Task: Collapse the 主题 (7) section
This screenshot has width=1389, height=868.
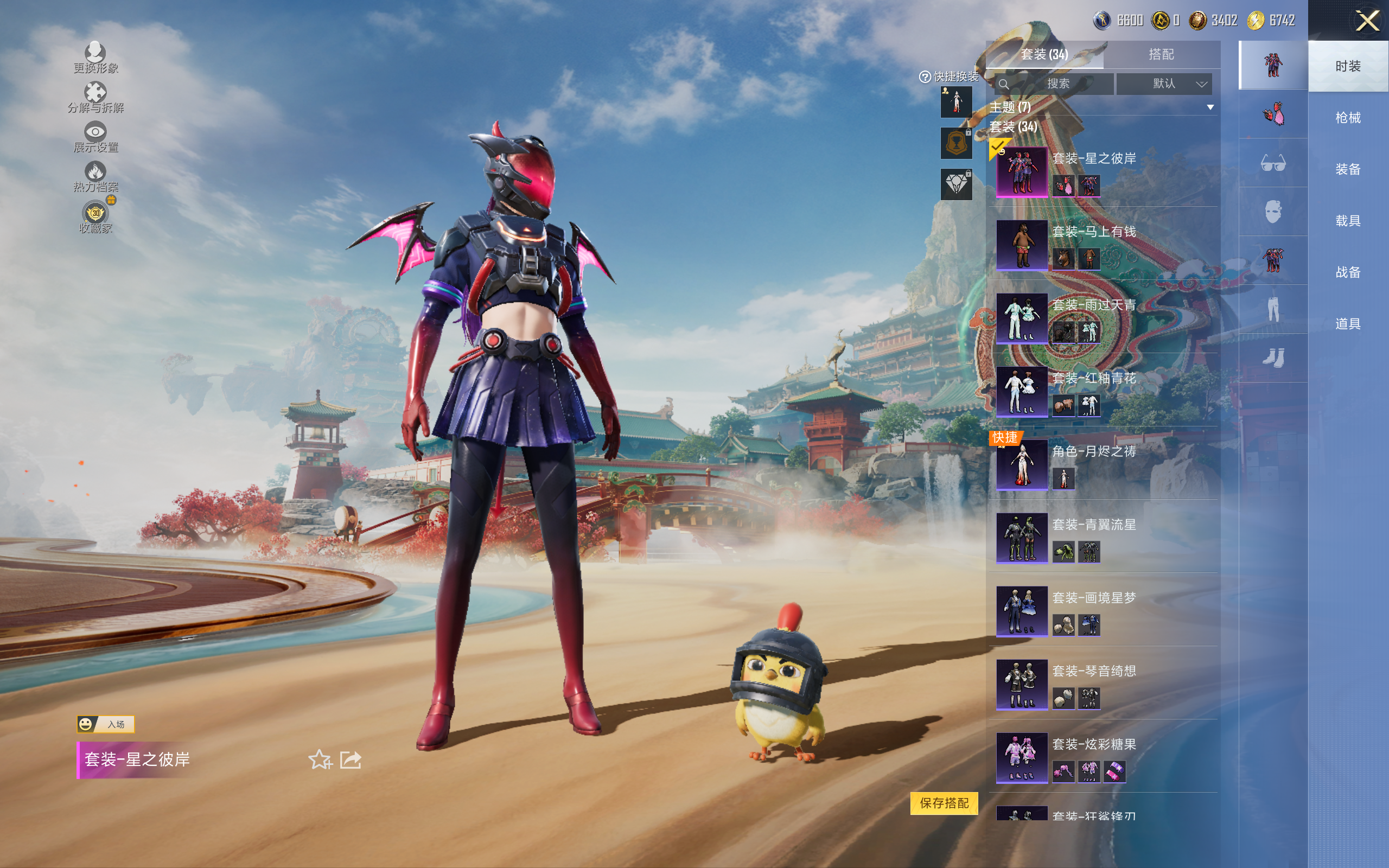Action: click(x=1210, y=107)
